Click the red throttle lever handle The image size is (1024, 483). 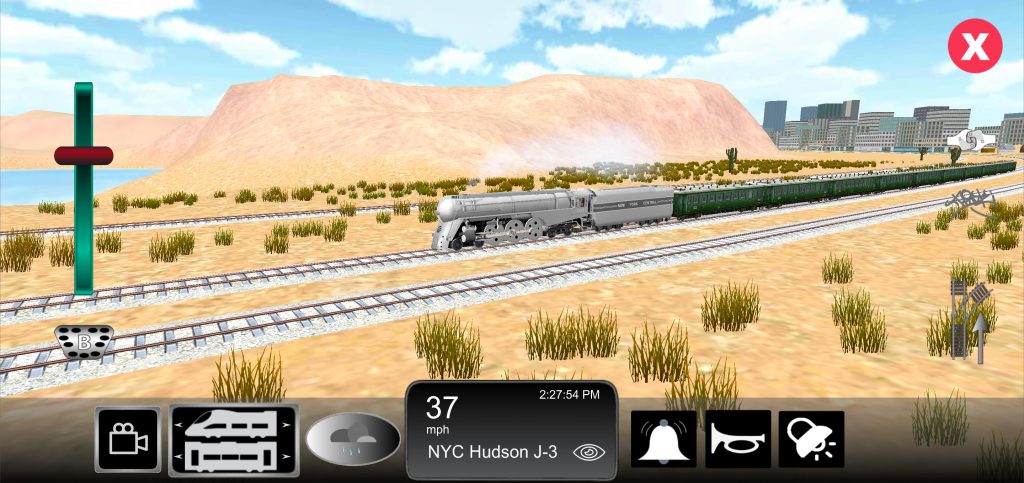(x=84, y=155)
